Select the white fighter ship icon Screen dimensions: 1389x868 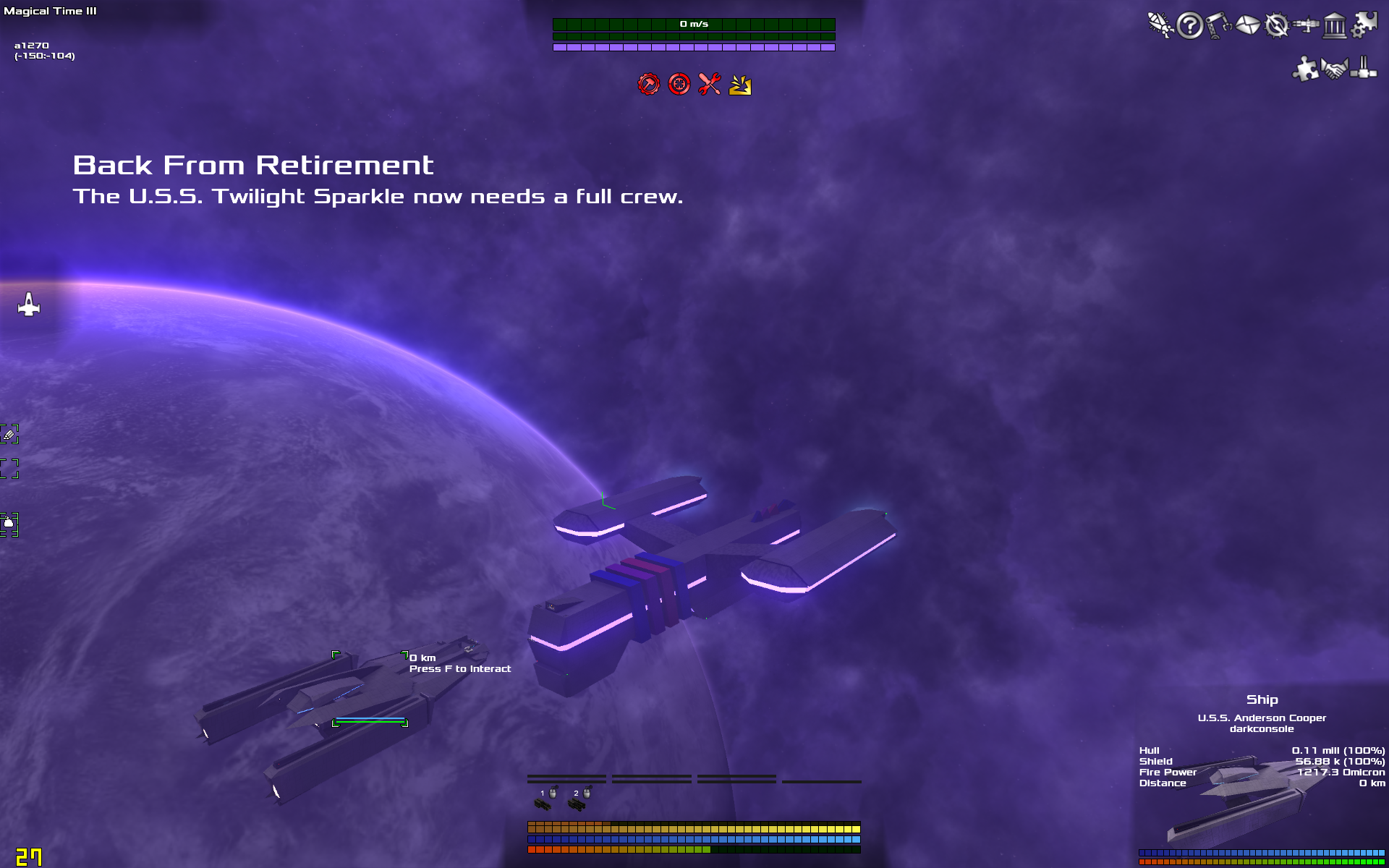pyautogui.click(x=29, y=305)
